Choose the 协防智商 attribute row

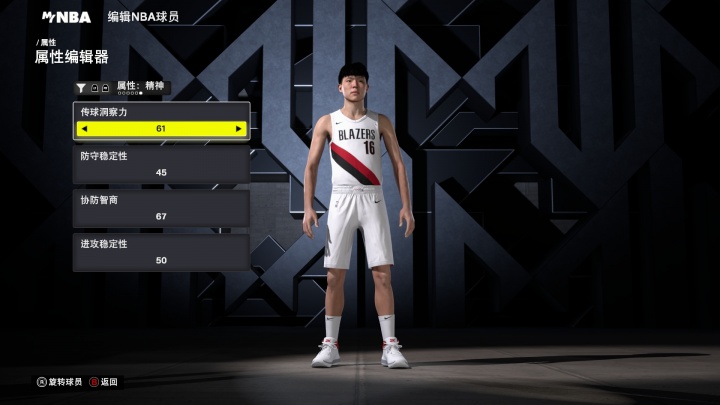(161, 208)
